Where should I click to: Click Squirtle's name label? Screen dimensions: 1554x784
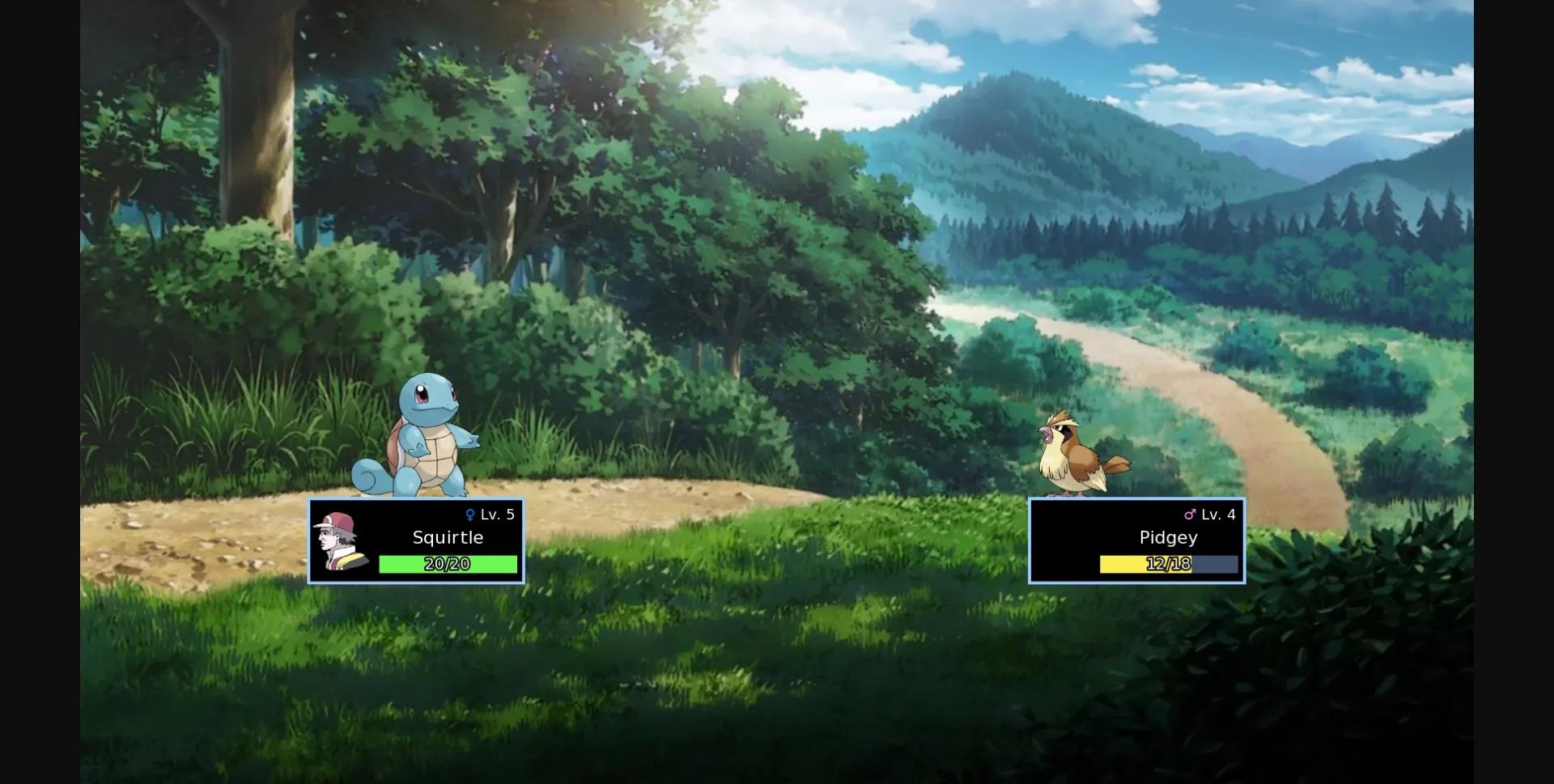click(448, 537)
